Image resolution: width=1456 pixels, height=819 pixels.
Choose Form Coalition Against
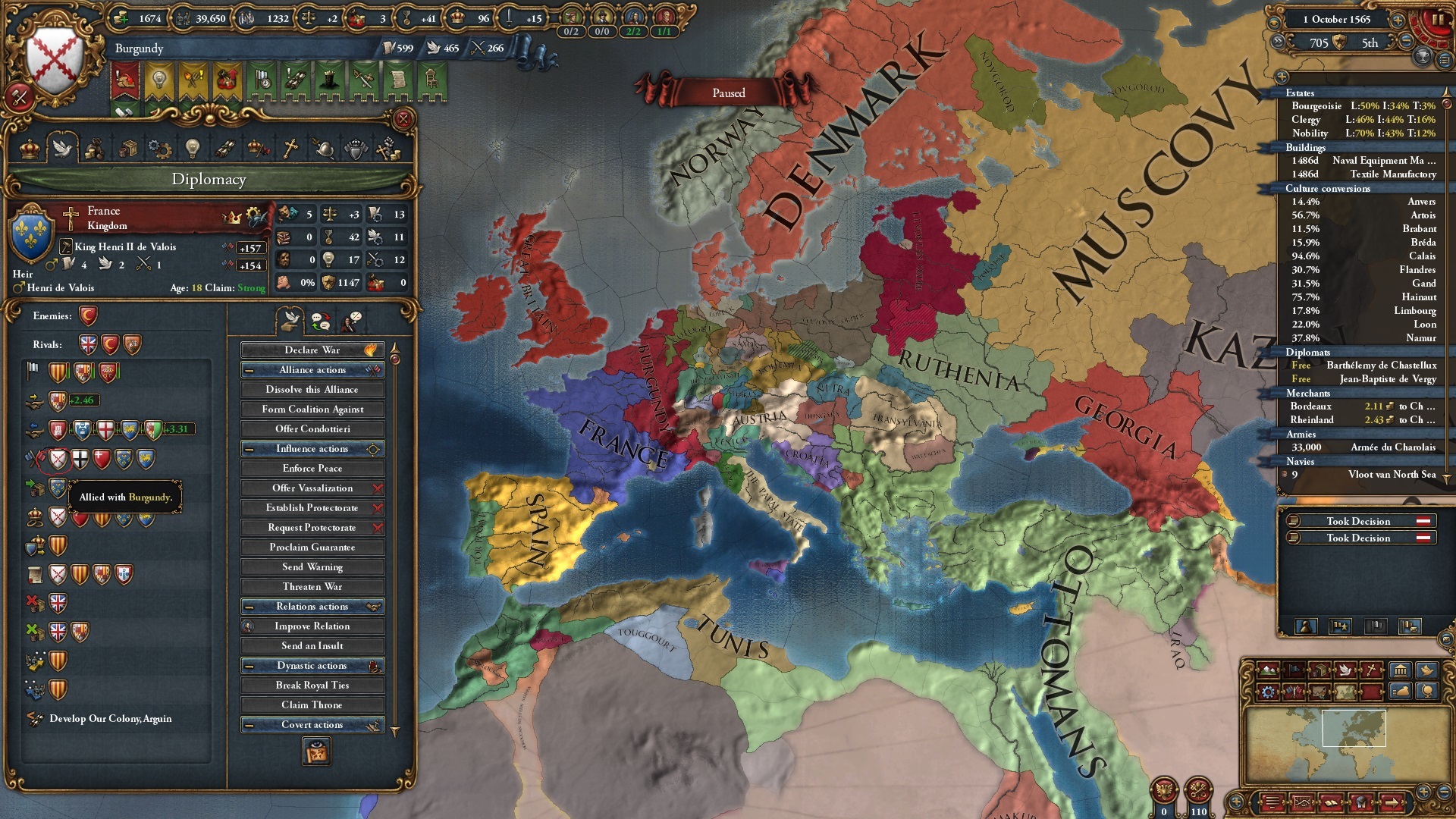pos(312,409)
